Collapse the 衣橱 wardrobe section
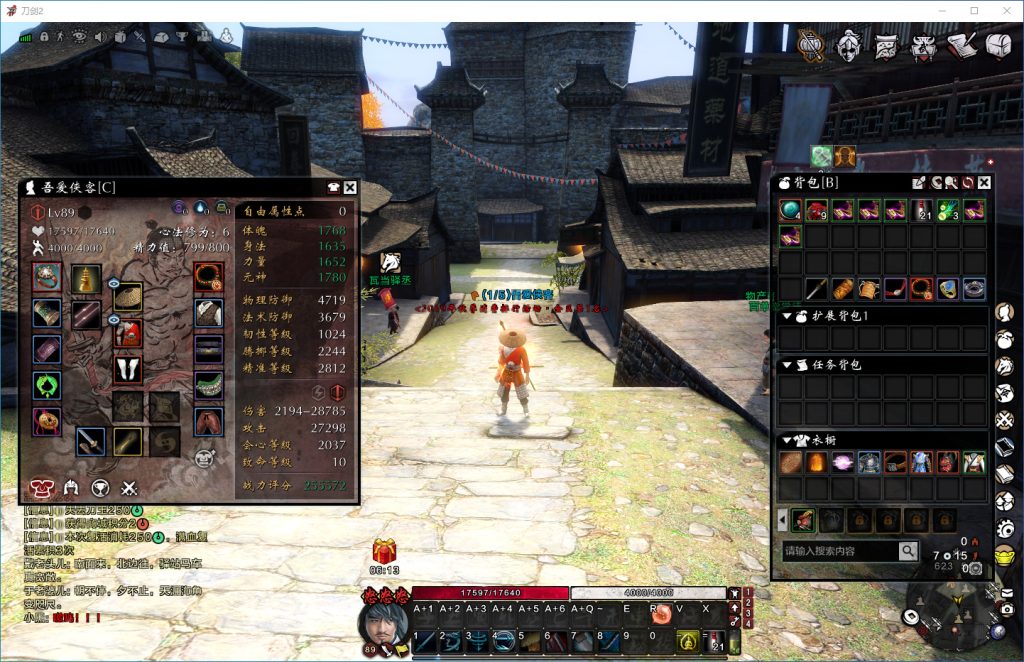Screen dimensions: 1024x662 point(787,440)
